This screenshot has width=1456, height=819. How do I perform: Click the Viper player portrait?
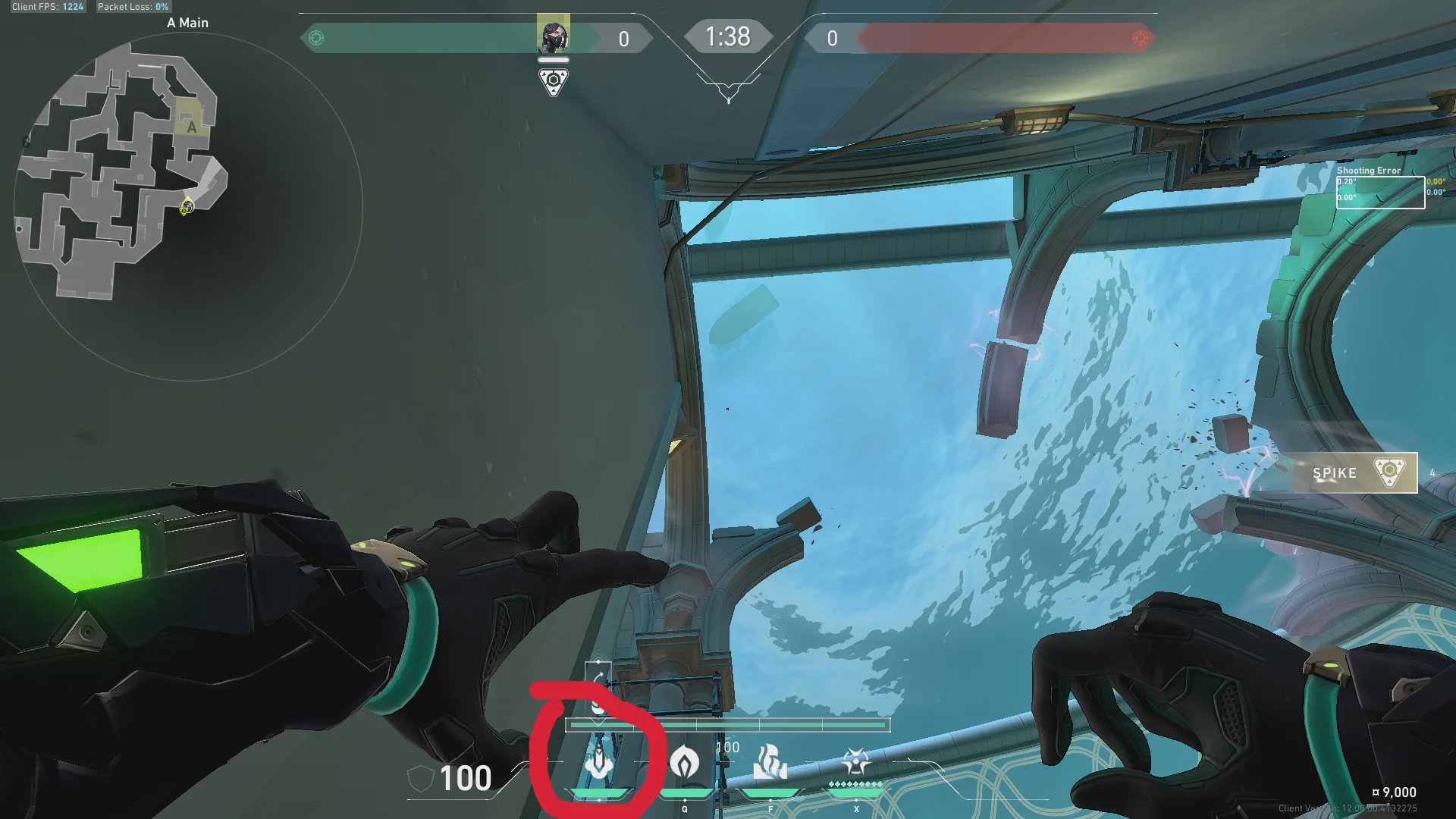click(x=553, y=35)
